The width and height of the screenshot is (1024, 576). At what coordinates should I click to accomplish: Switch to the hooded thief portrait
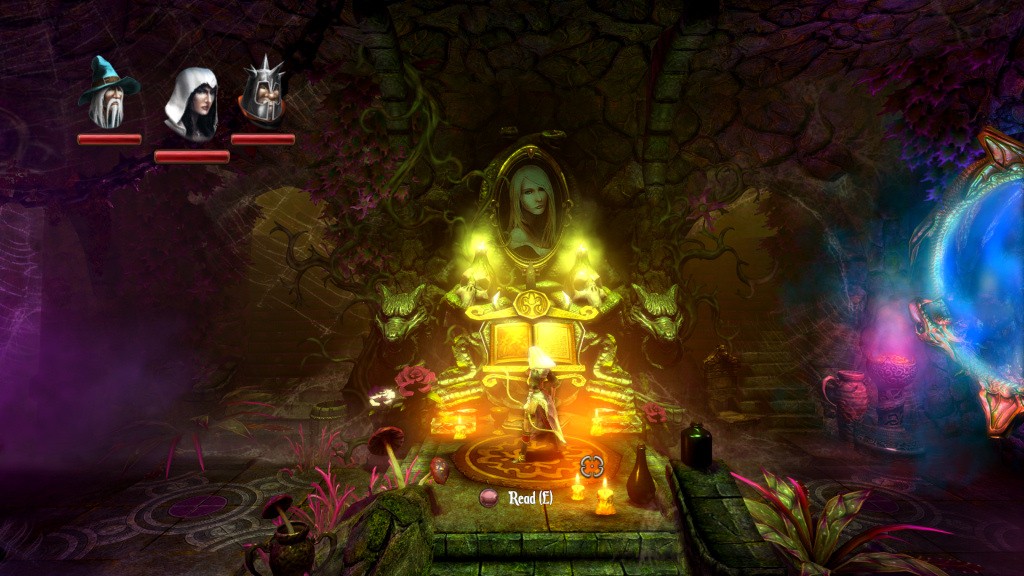tap(191, 104)
